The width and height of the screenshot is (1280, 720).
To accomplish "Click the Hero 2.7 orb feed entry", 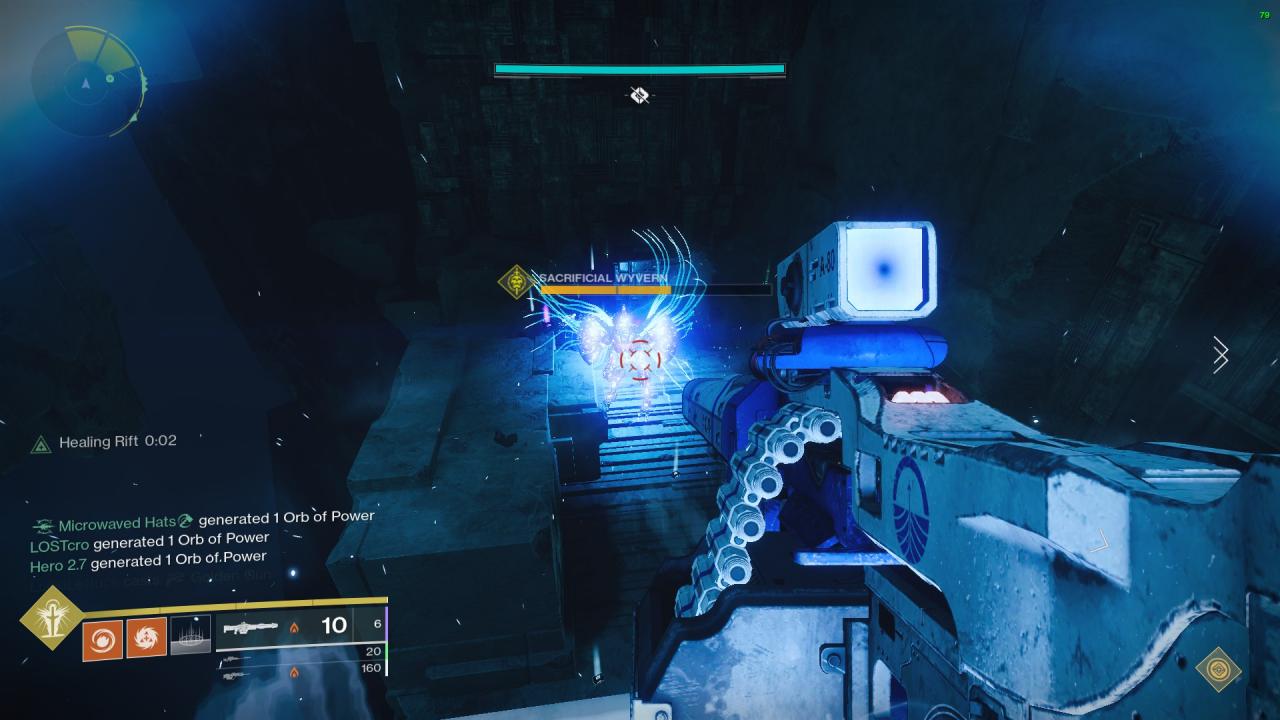I will click(148, 560).
